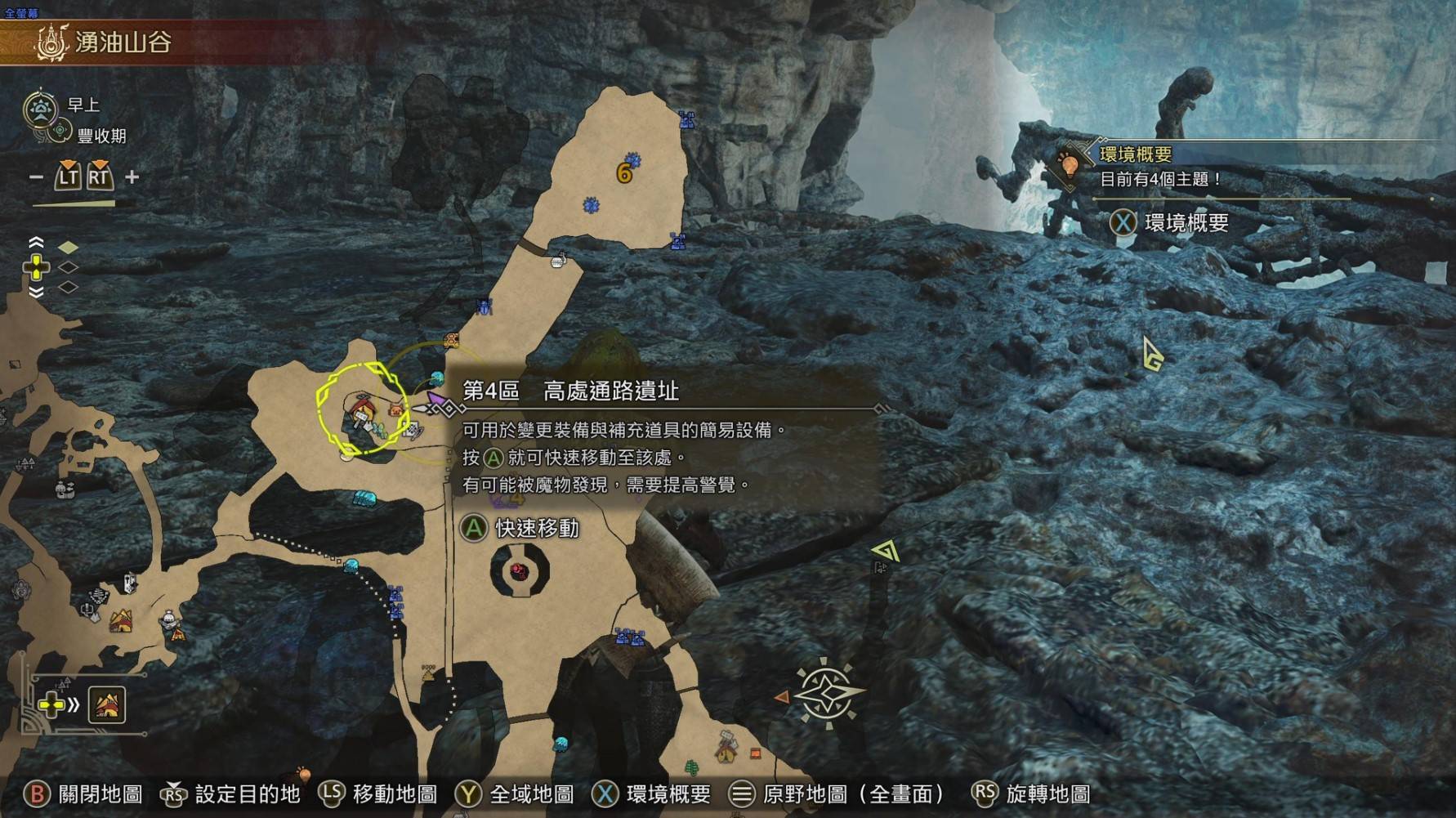Choose 快速移動 fast travel option
Viewport: 1456px width, 818px height.
pos(521,529)
